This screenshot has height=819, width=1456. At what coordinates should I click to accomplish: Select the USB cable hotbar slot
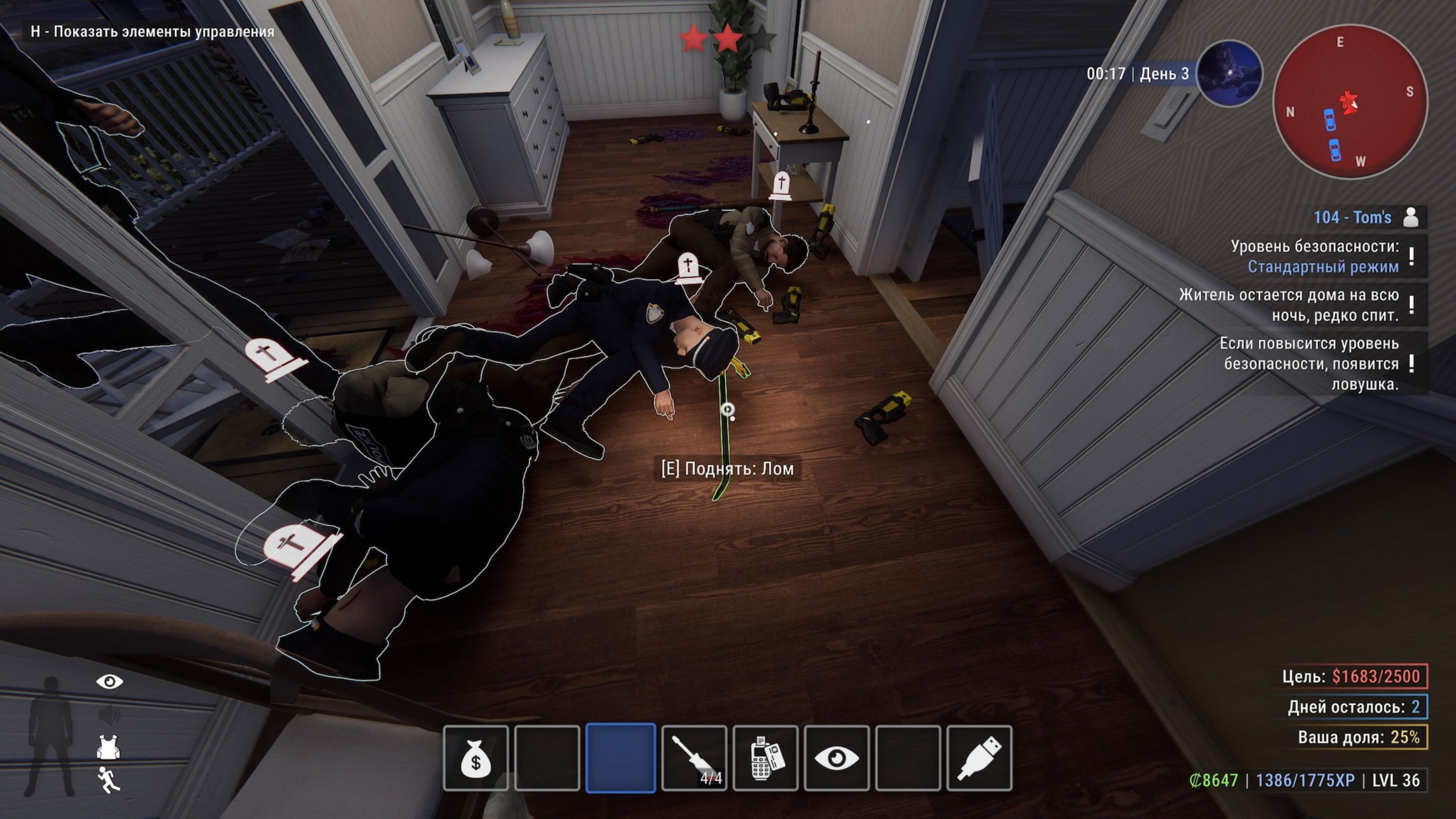(979, 758)
